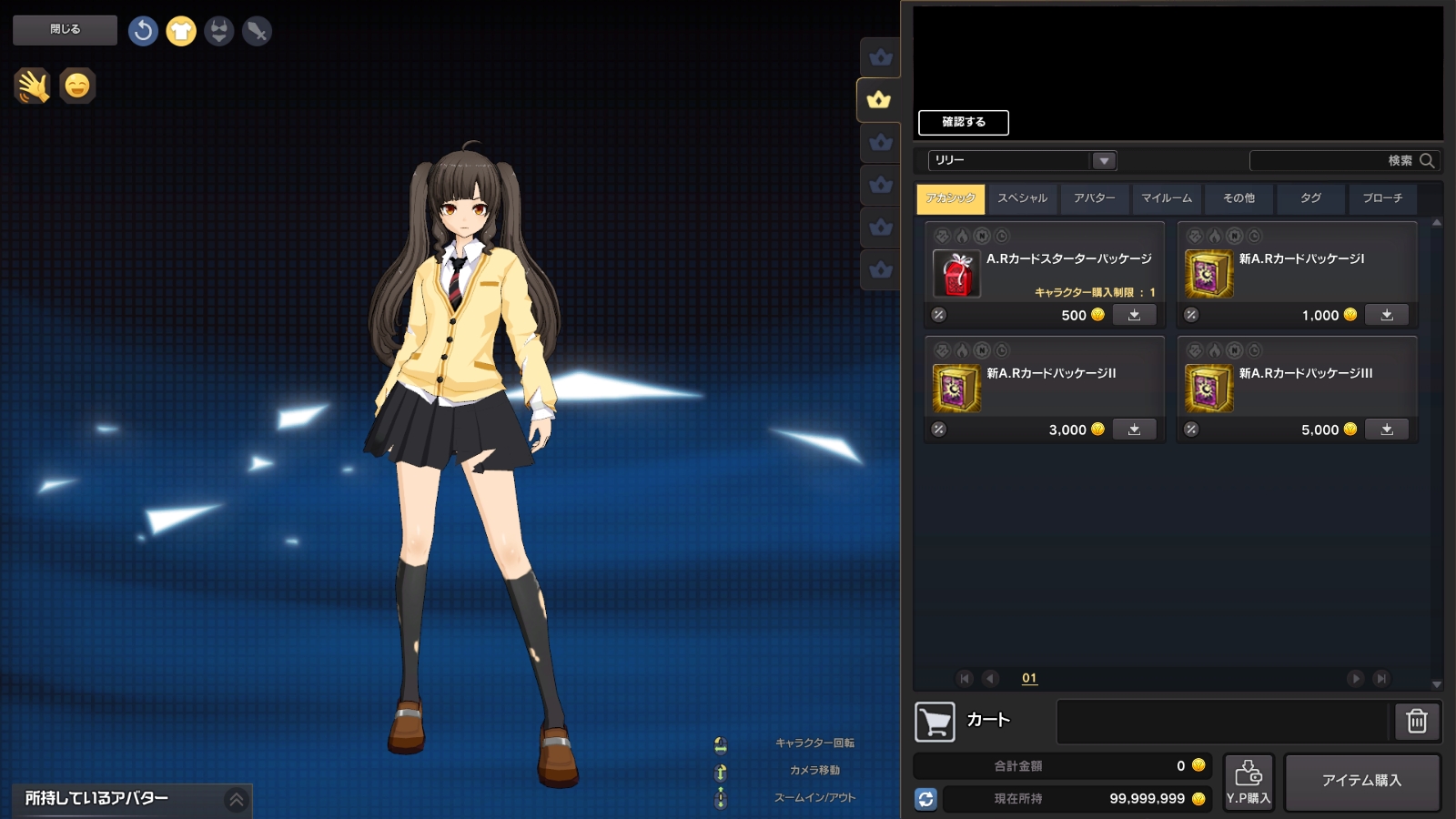The image size is (1456, 819).
Task: Select the shirt/clothing category icon
Action: pyautogui.click(x=181, y=30)
